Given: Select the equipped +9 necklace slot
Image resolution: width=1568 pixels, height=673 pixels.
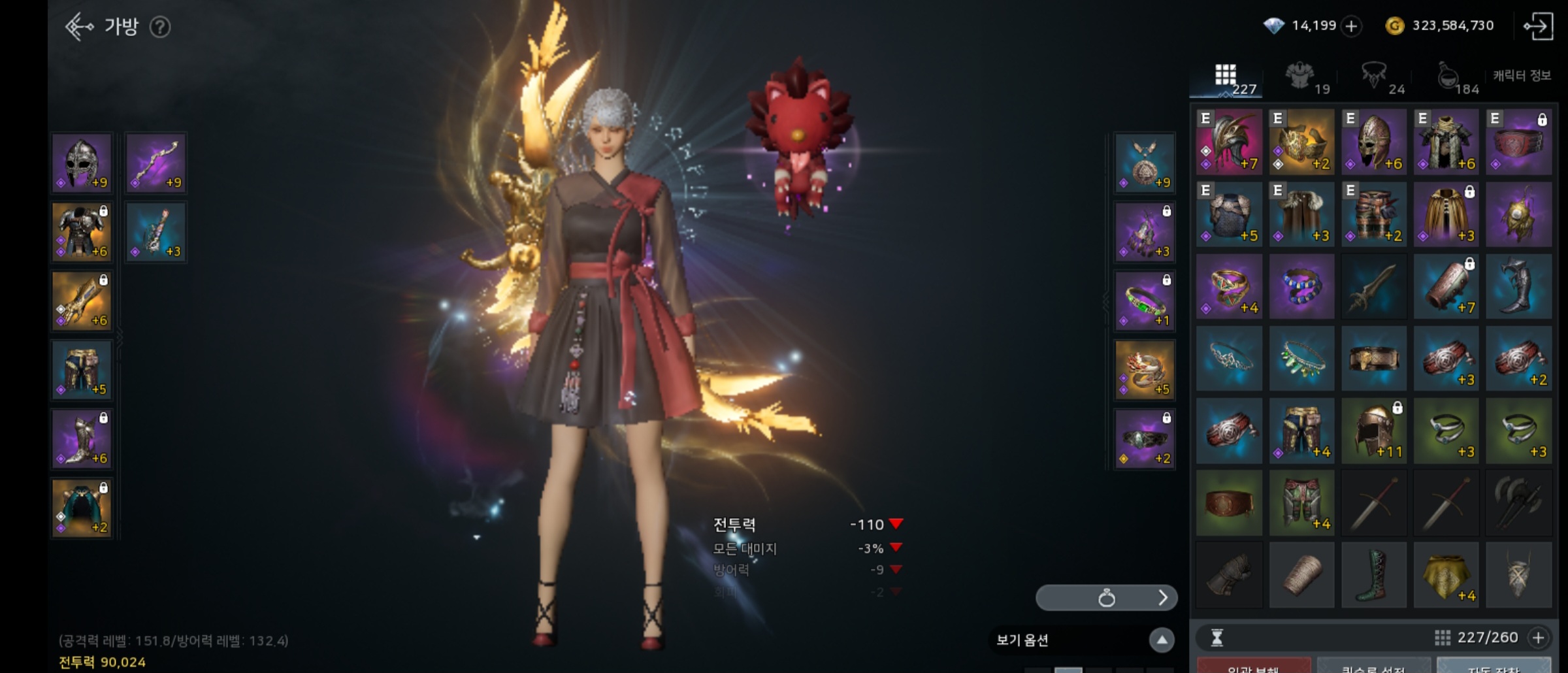Looking at the screenshot, I should point(1145,163).
